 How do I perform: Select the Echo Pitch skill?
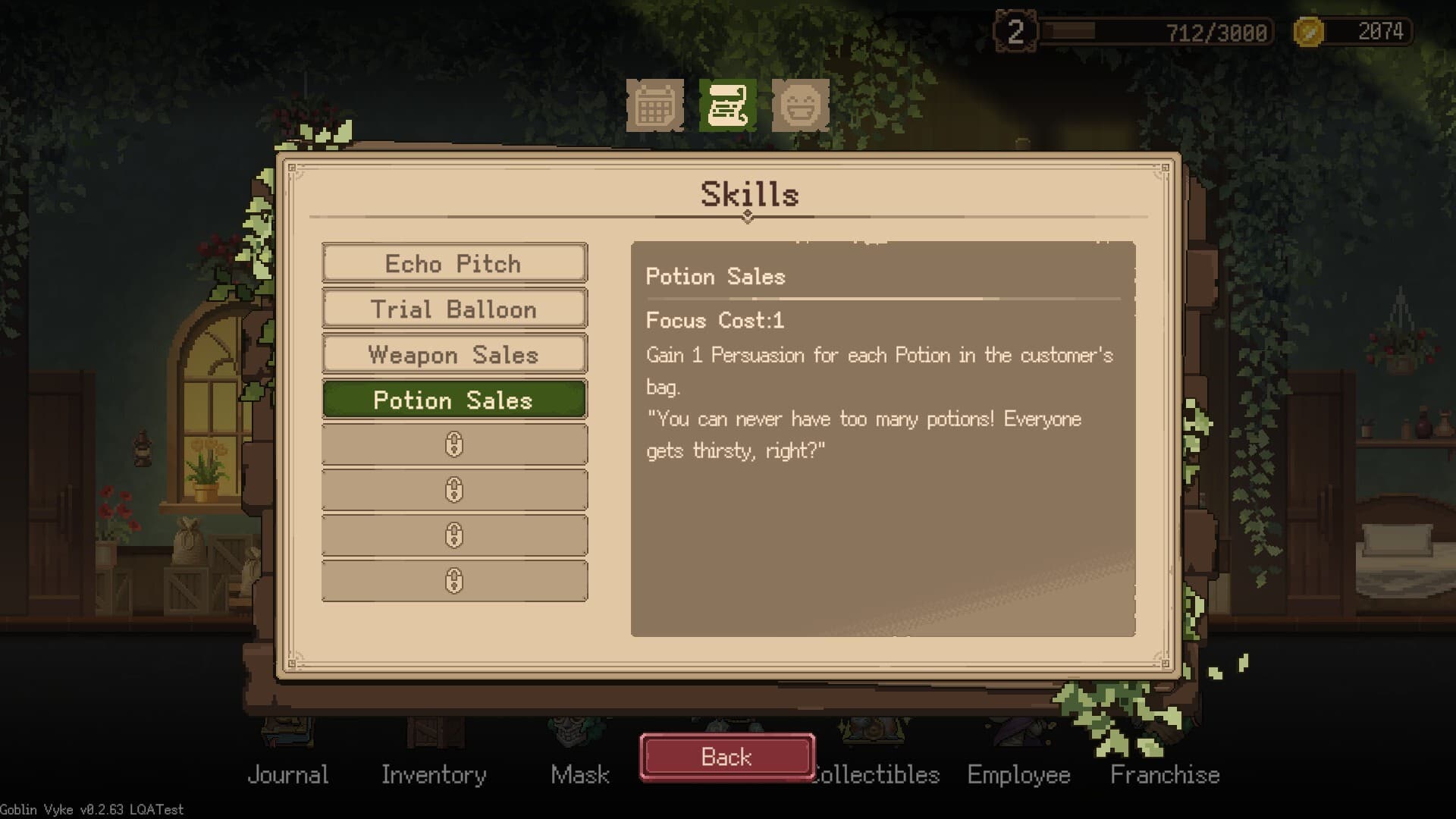[454, 264]
